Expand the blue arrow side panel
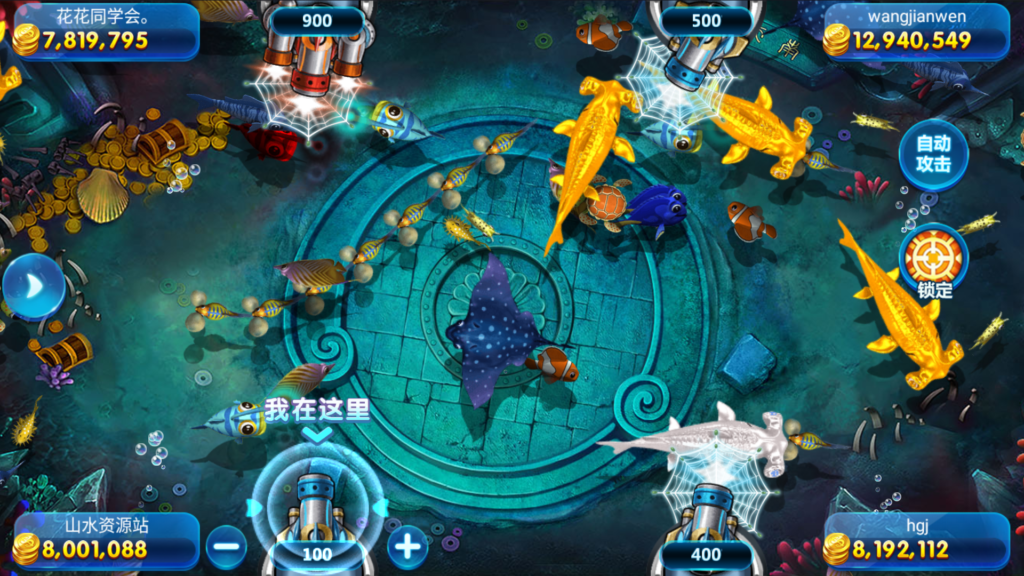 click(31, 287)
